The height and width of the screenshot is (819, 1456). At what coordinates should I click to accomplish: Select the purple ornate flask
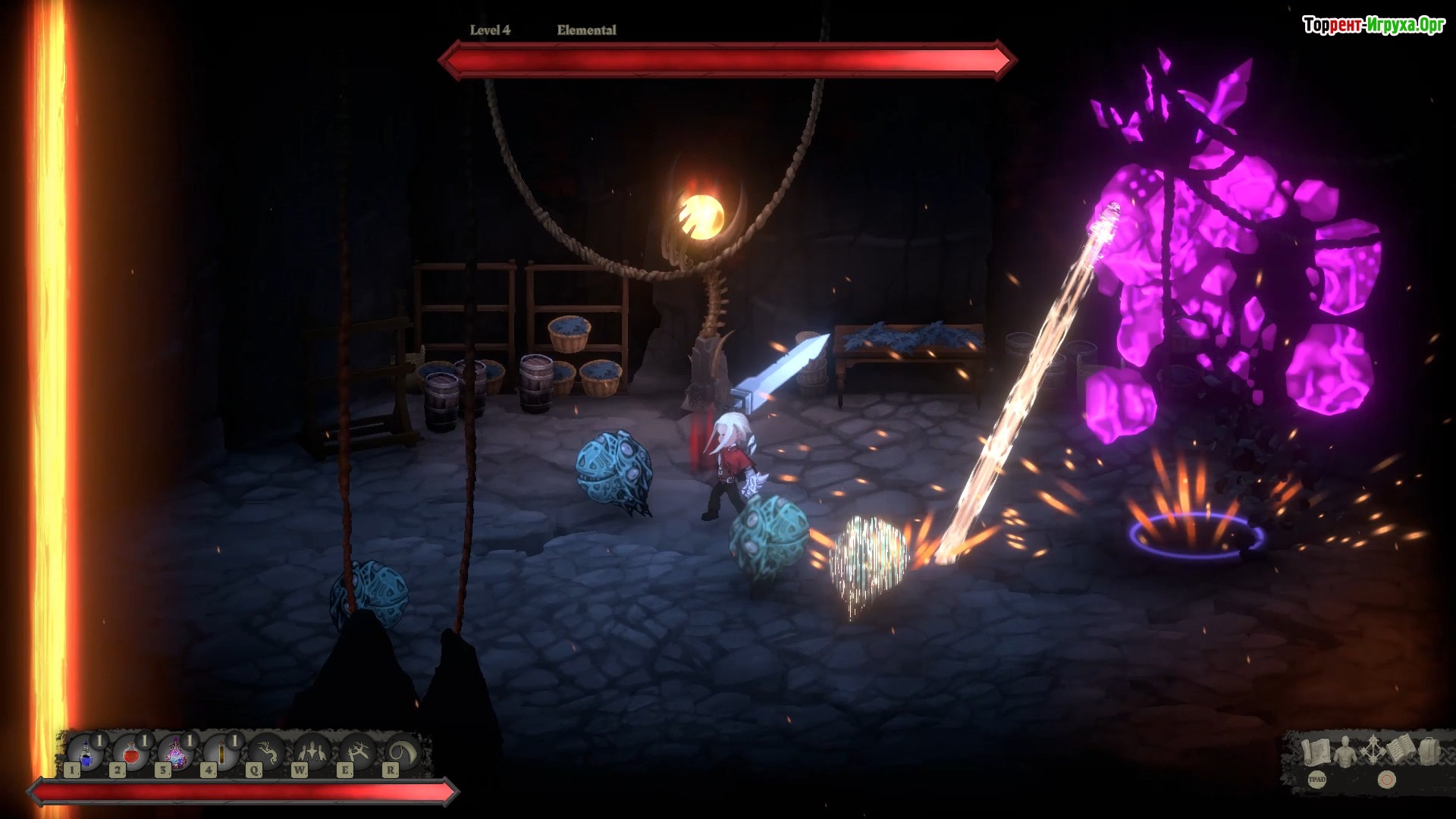pos(176,754)
